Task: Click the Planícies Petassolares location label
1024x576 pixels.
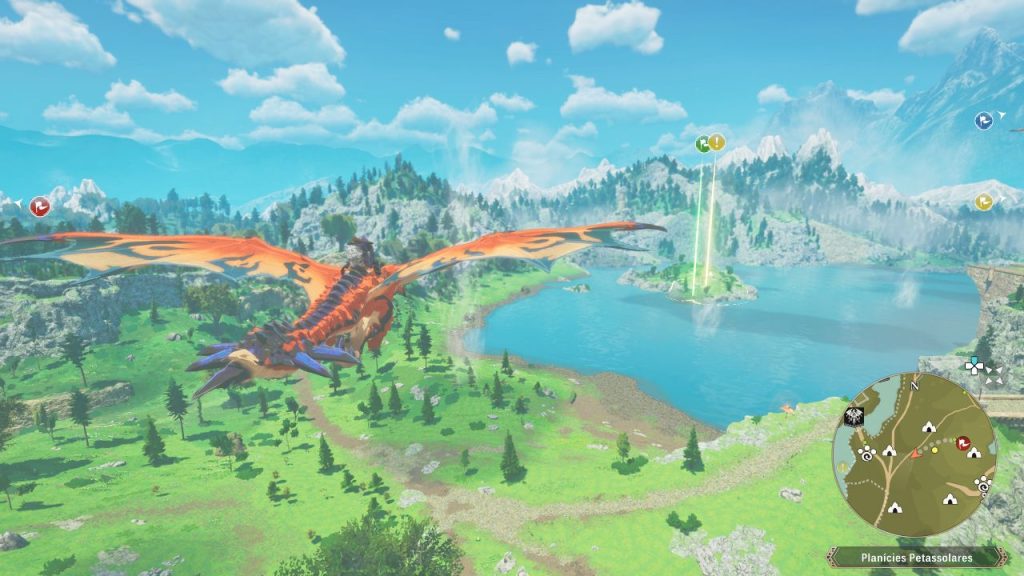Action: click(916, 557)
